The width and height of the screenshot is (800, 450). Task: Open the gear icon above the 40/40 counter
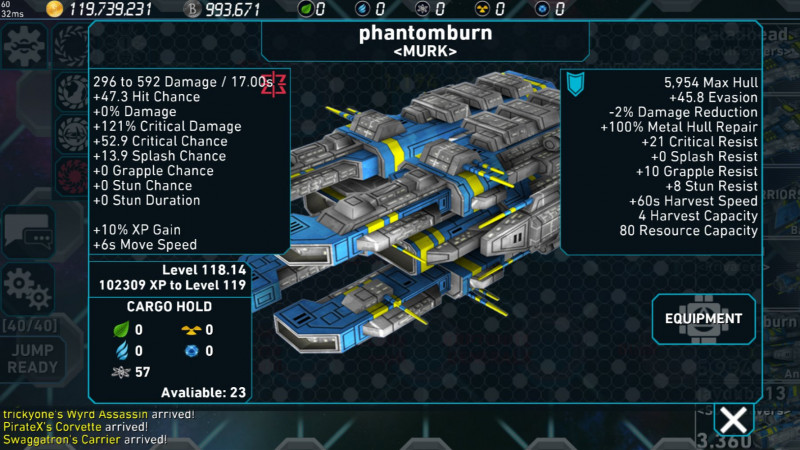click(x=26, y=289)
